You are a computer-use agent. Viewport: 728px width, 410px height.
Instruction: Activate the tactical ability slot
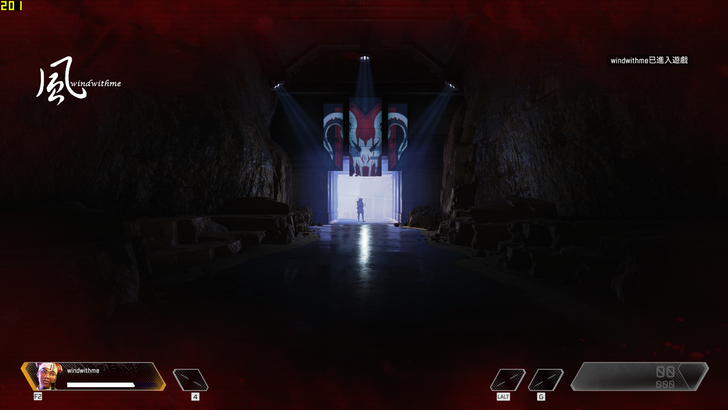[508, 379]
